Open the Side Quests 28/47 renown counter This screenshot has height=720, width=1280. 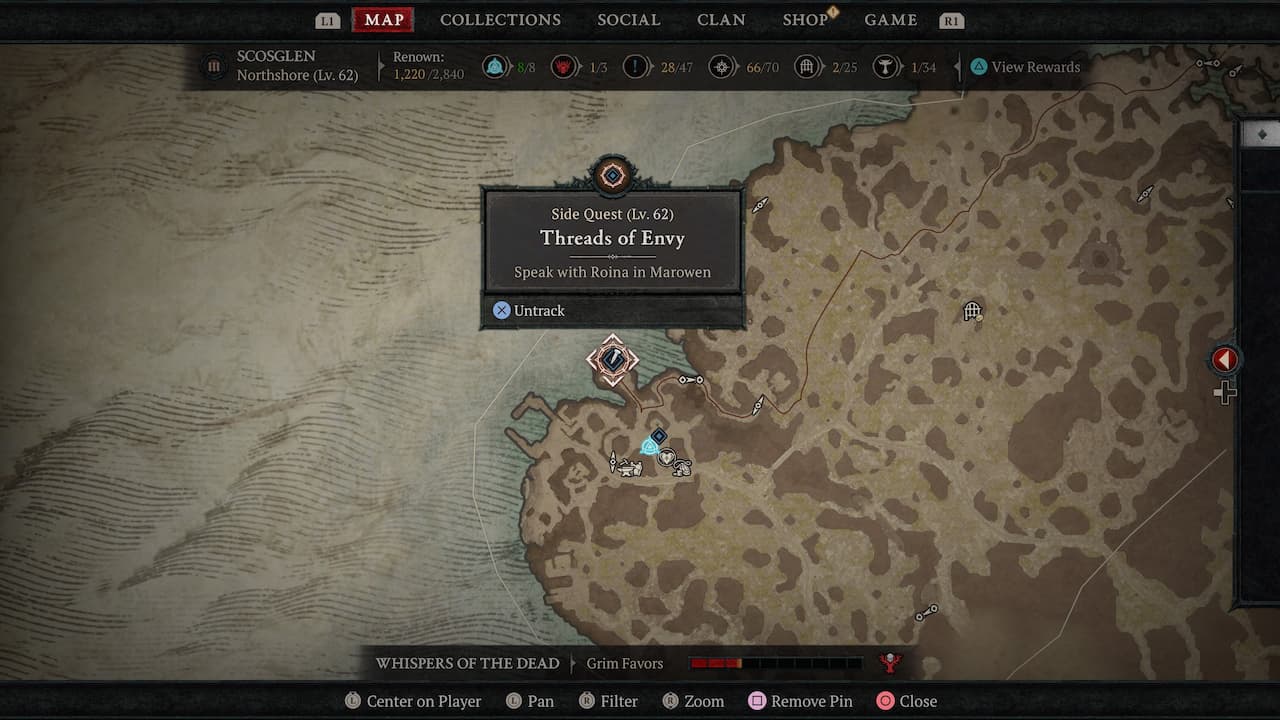coord(637,66)
